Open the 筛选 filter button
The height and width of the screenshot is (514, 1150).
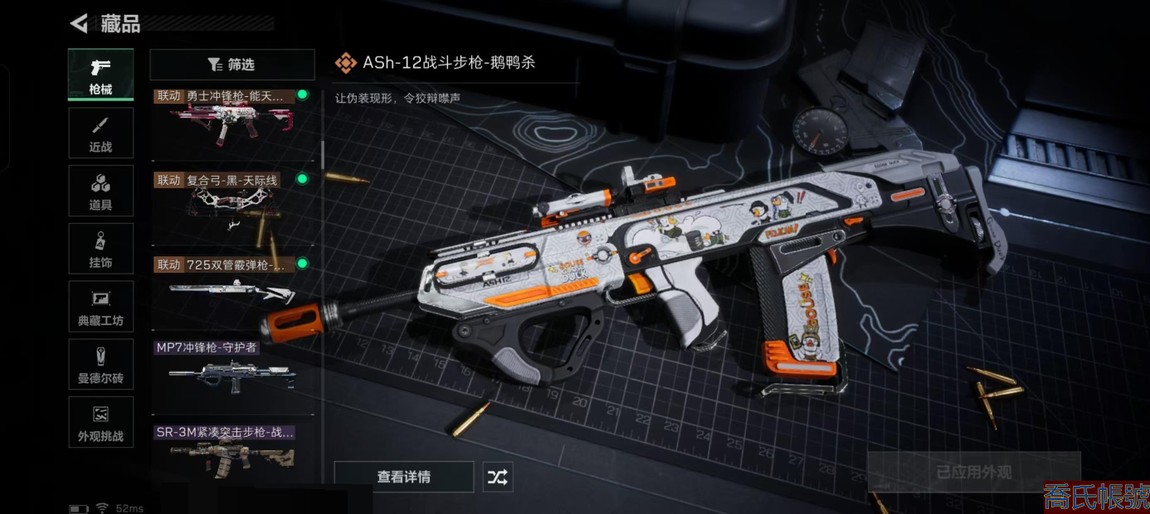232,65
